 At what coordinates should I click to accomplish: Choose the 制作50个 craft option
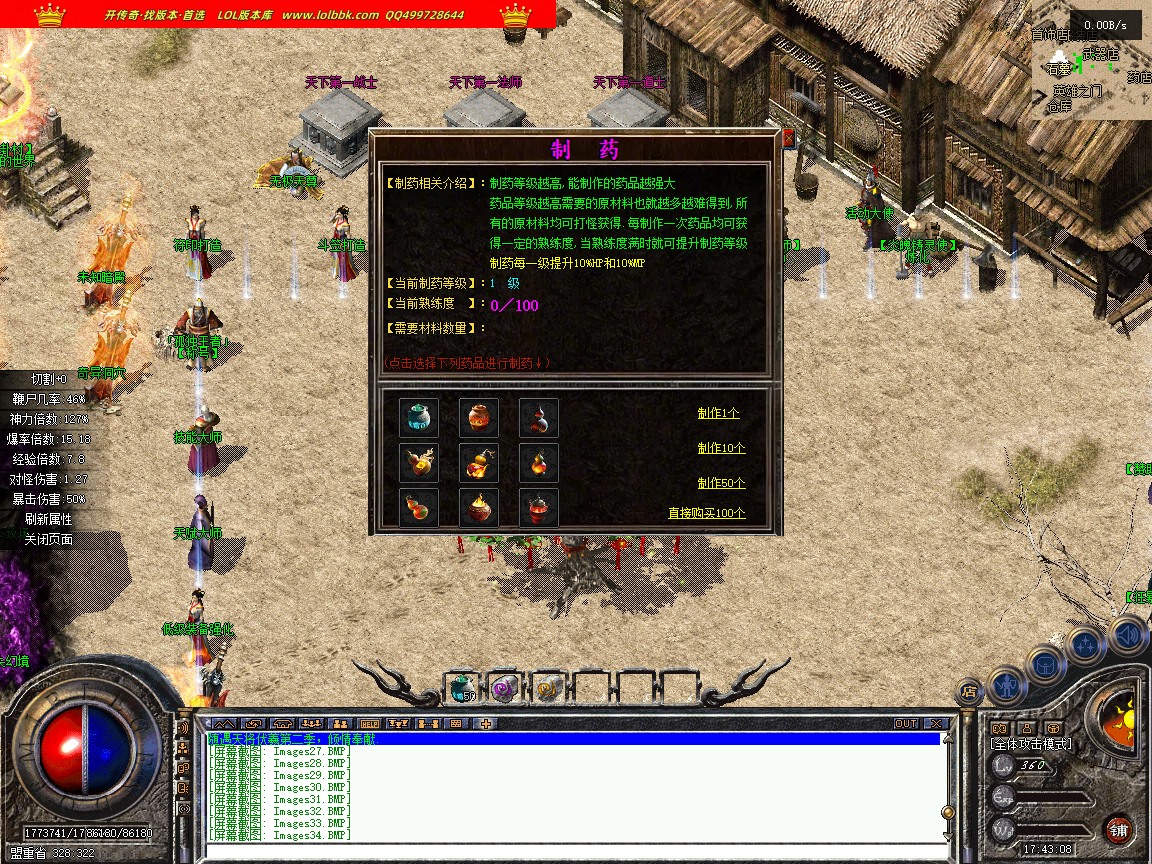coord(721,483)
